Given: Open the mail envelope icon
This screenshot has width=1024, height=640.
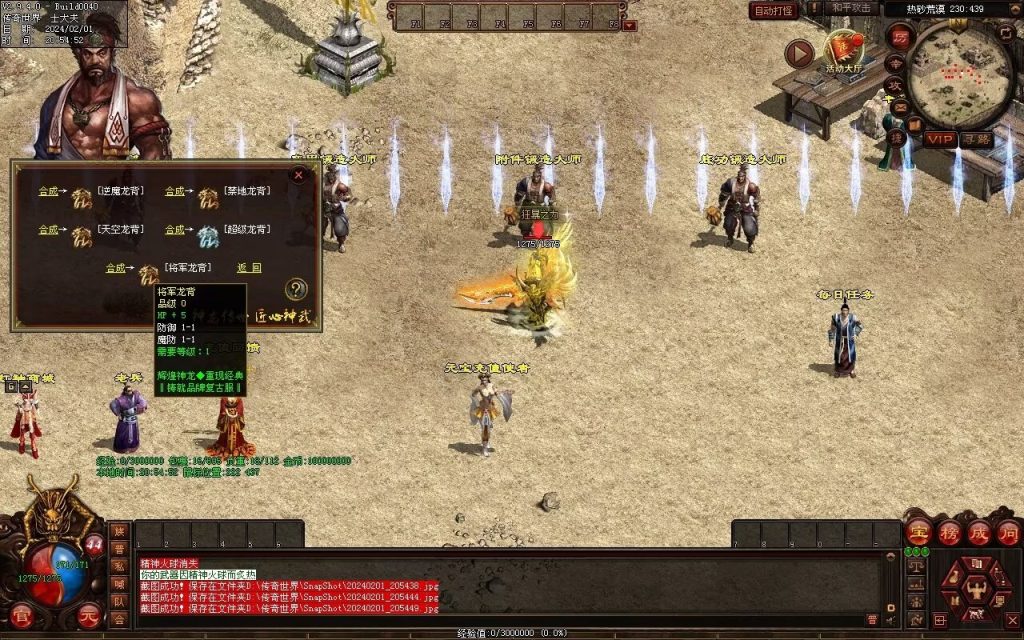Looking at the screenshot, I should click(901, 108).
